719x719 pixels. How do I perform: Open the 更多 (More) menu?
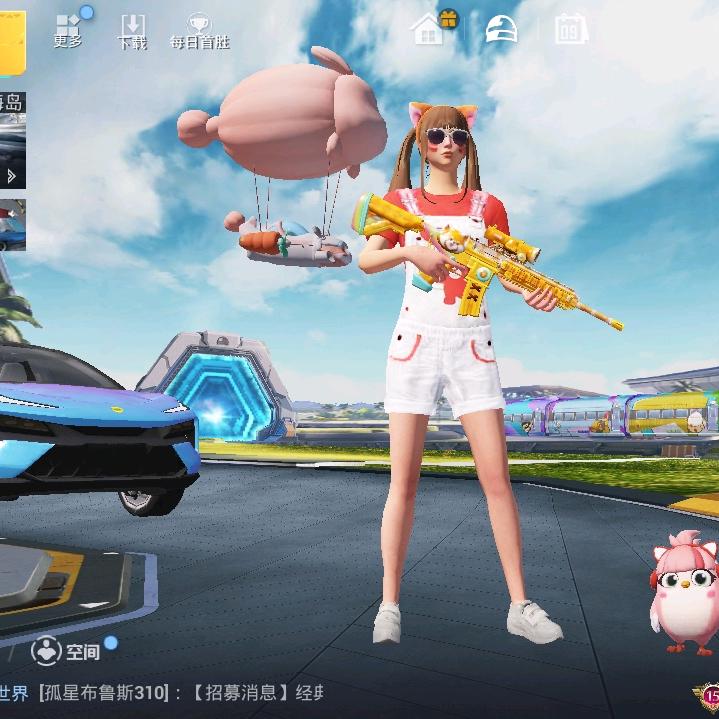[x=68, y=30]
